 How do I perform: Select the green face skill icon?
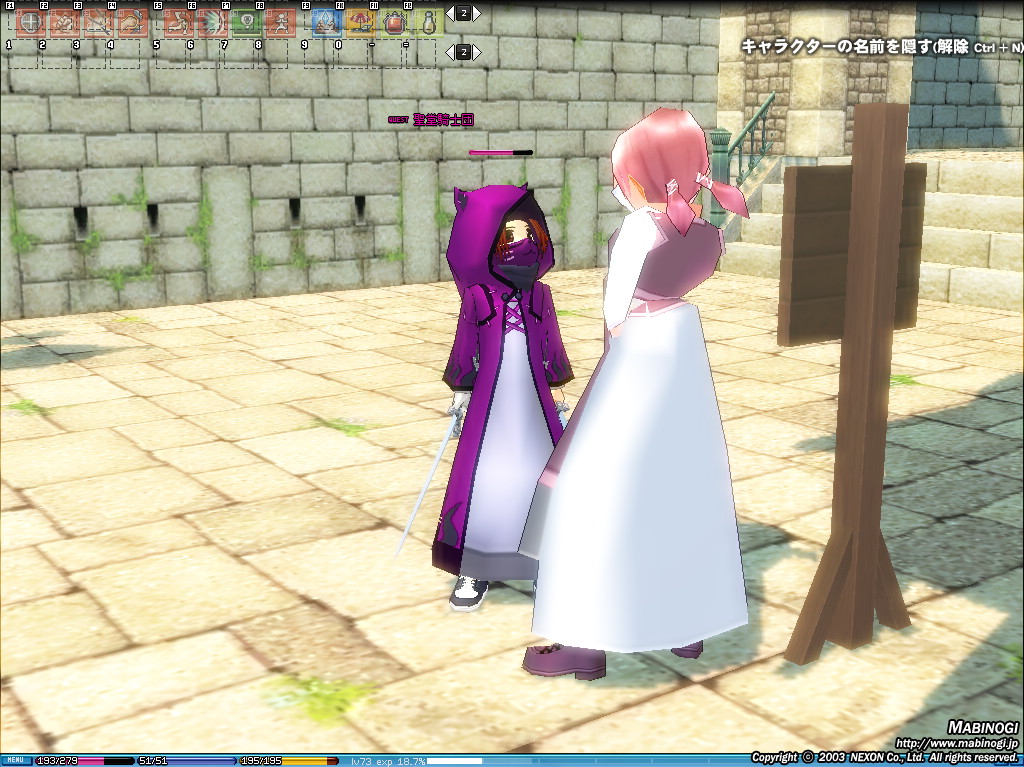247,22
